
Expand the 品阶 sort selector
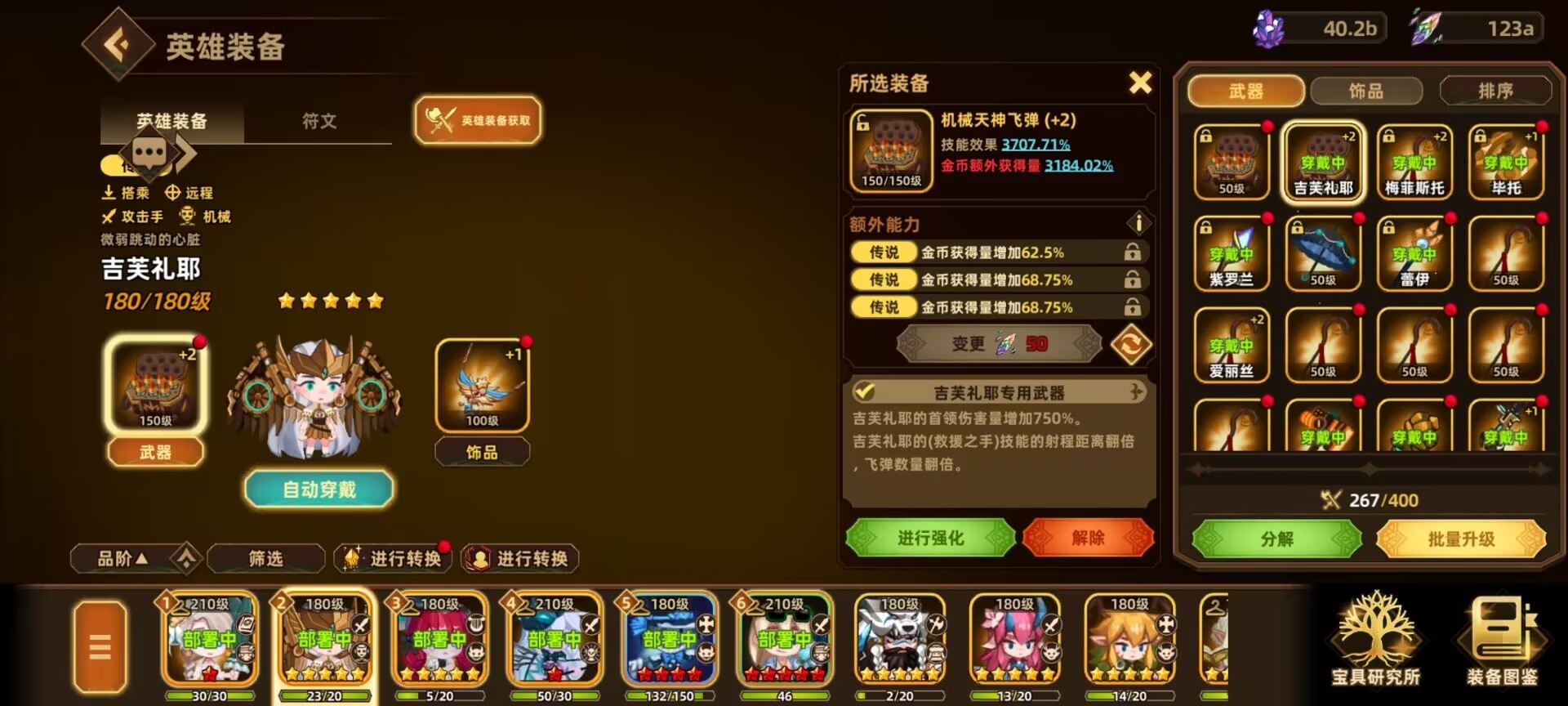coord(122,557)
